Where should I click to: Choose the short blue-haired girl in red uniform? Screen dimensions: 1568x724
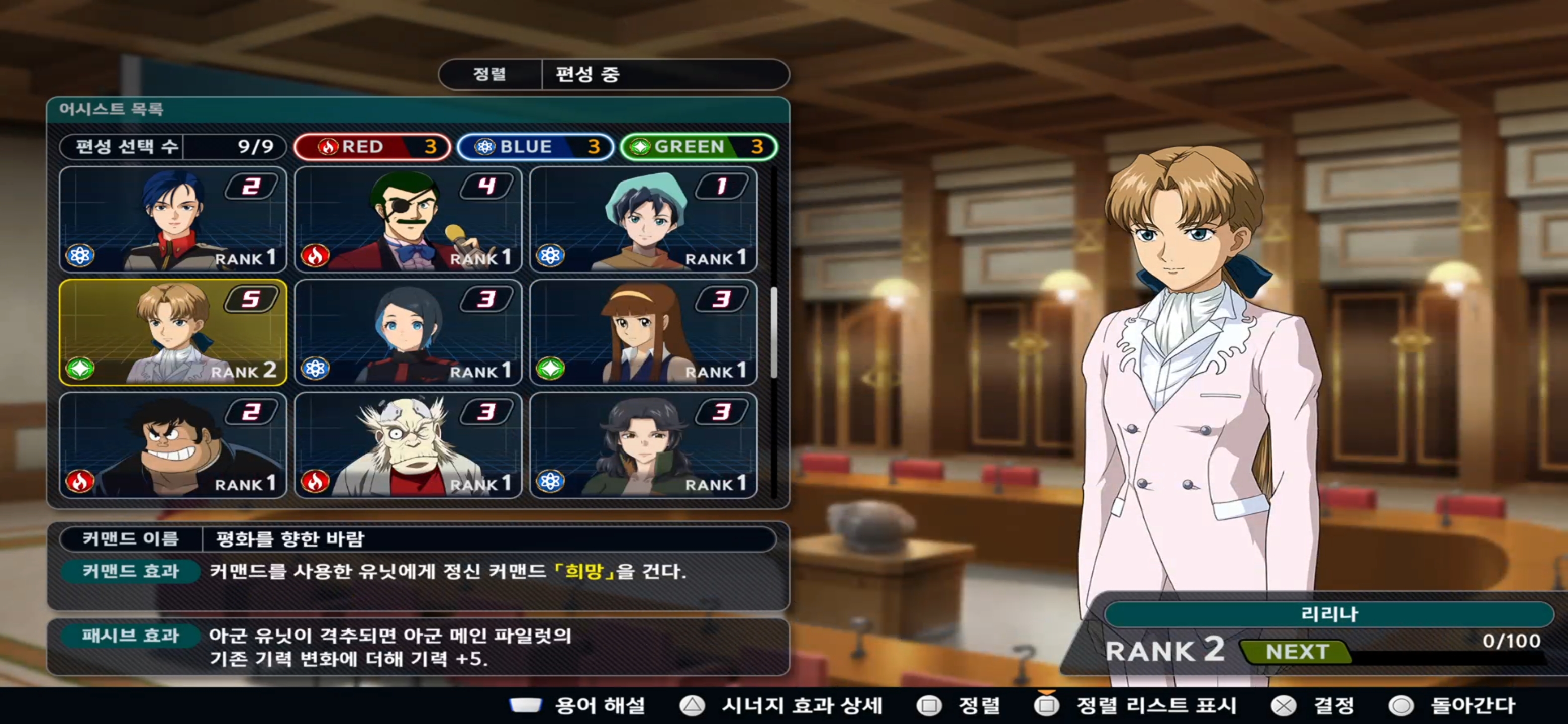408,332
